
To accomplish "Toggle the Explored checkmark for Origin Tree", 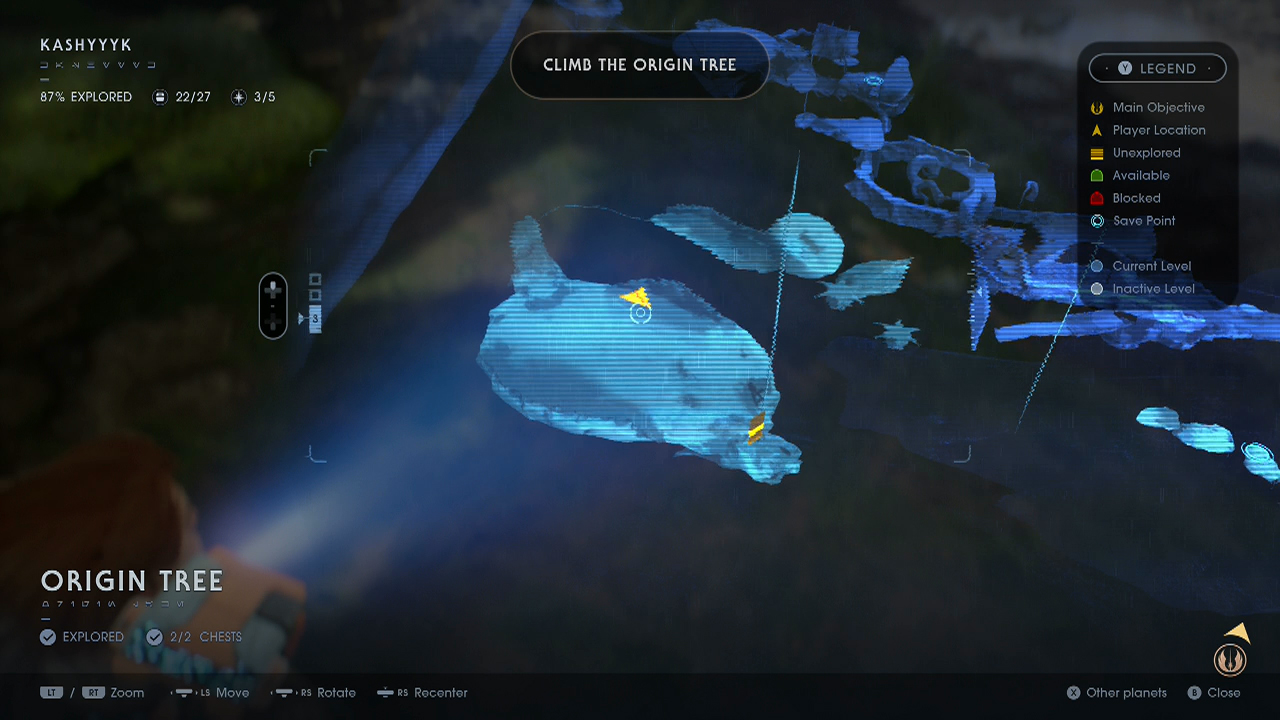I will click(47, 637).
